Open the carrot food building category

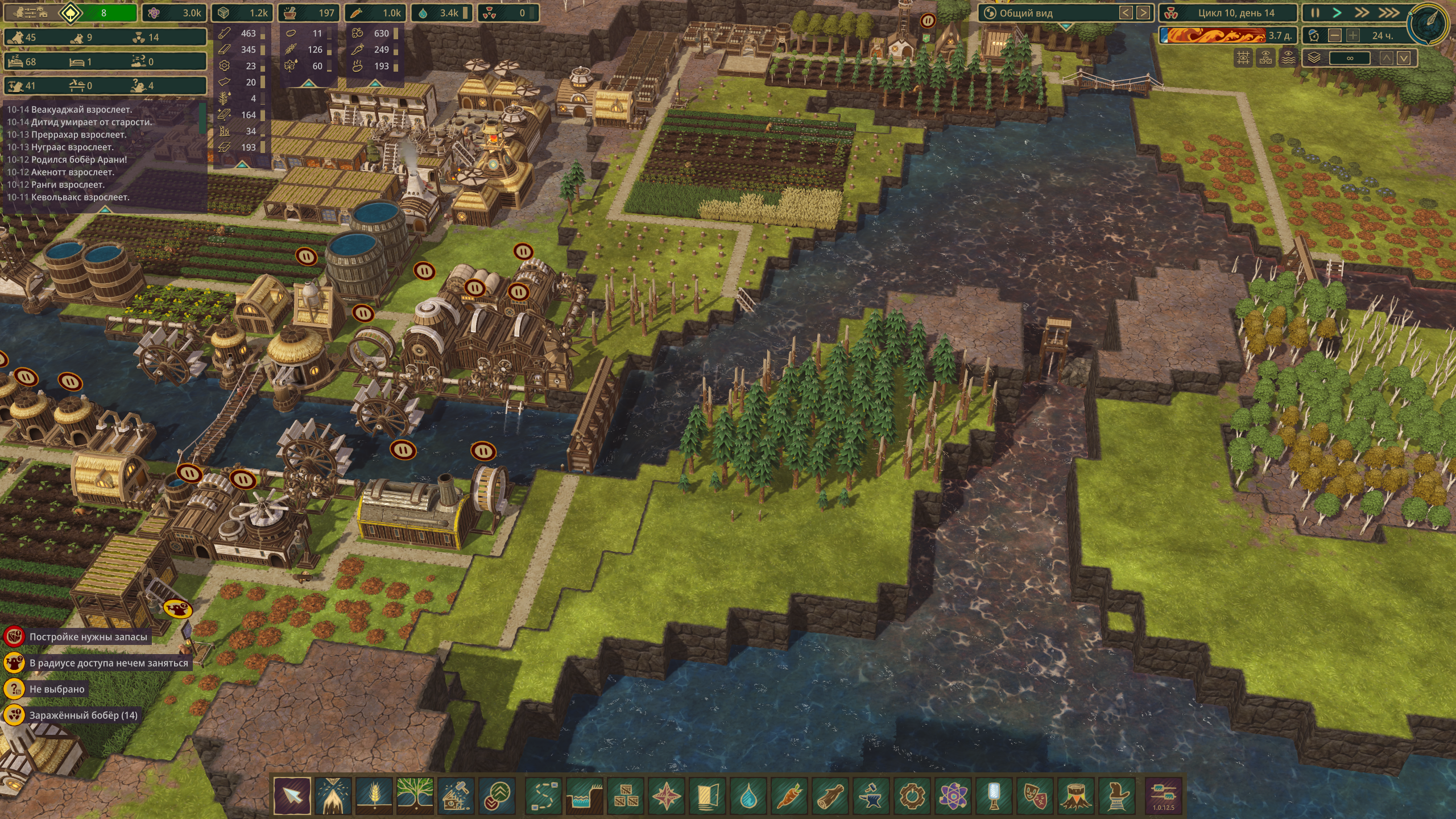[x=789, y=795]
